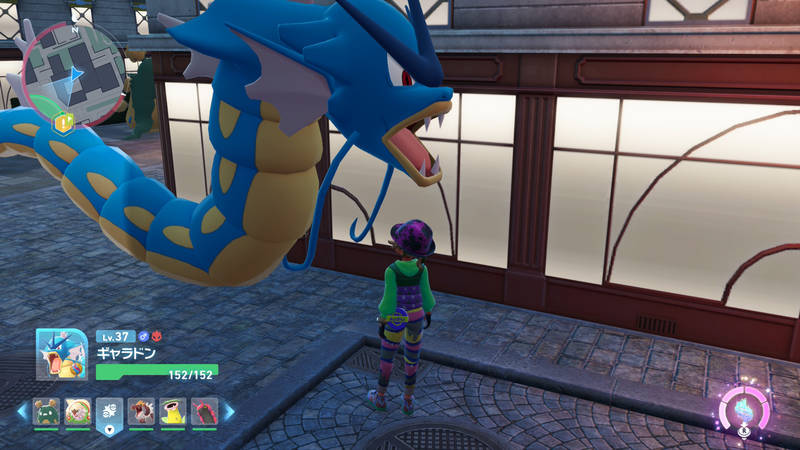Choose the green bear Pokémon party slot

(x=46, y=412)
